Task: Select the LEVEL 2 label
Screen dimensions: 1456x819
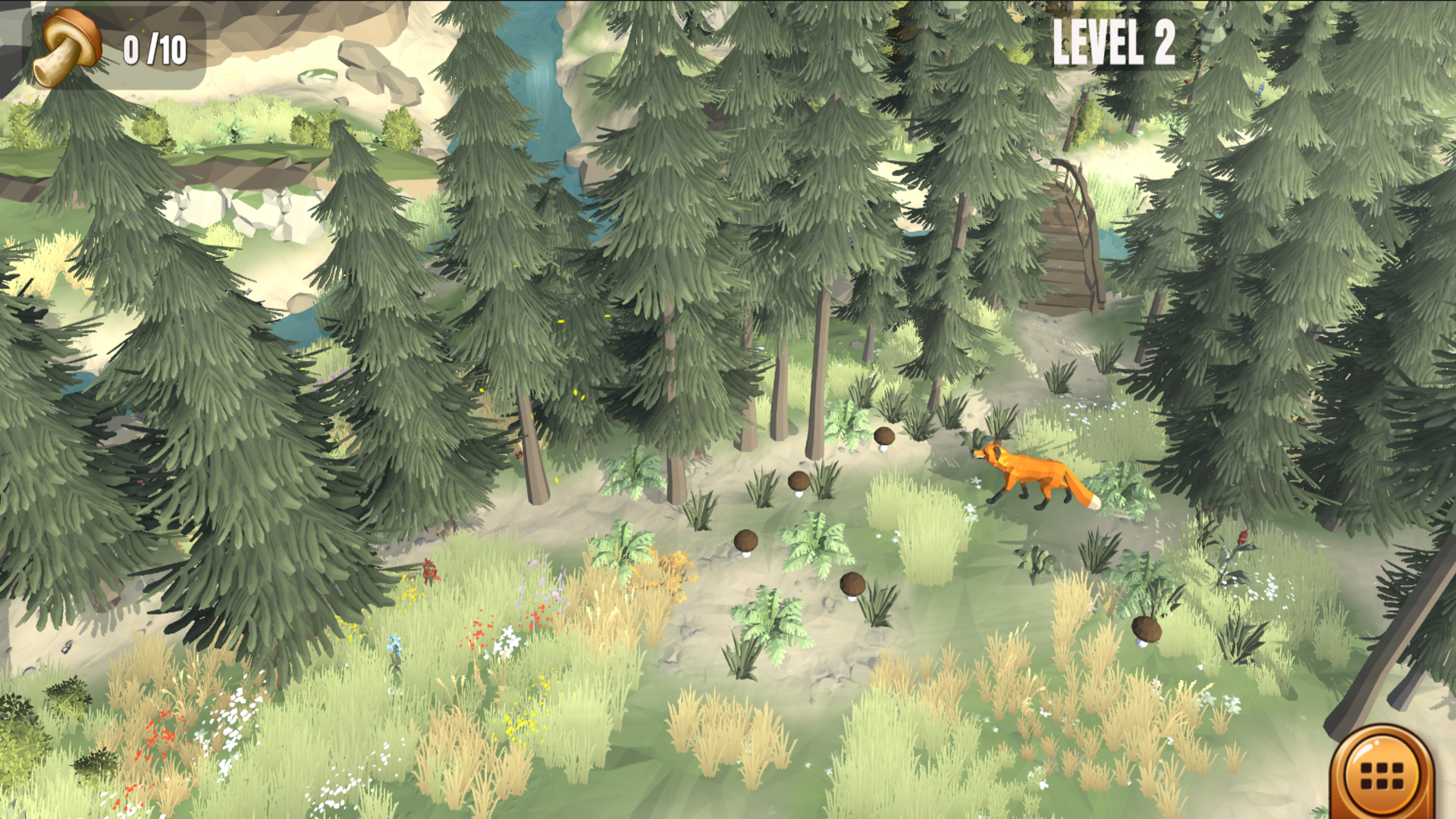Action: point(1113,42)
